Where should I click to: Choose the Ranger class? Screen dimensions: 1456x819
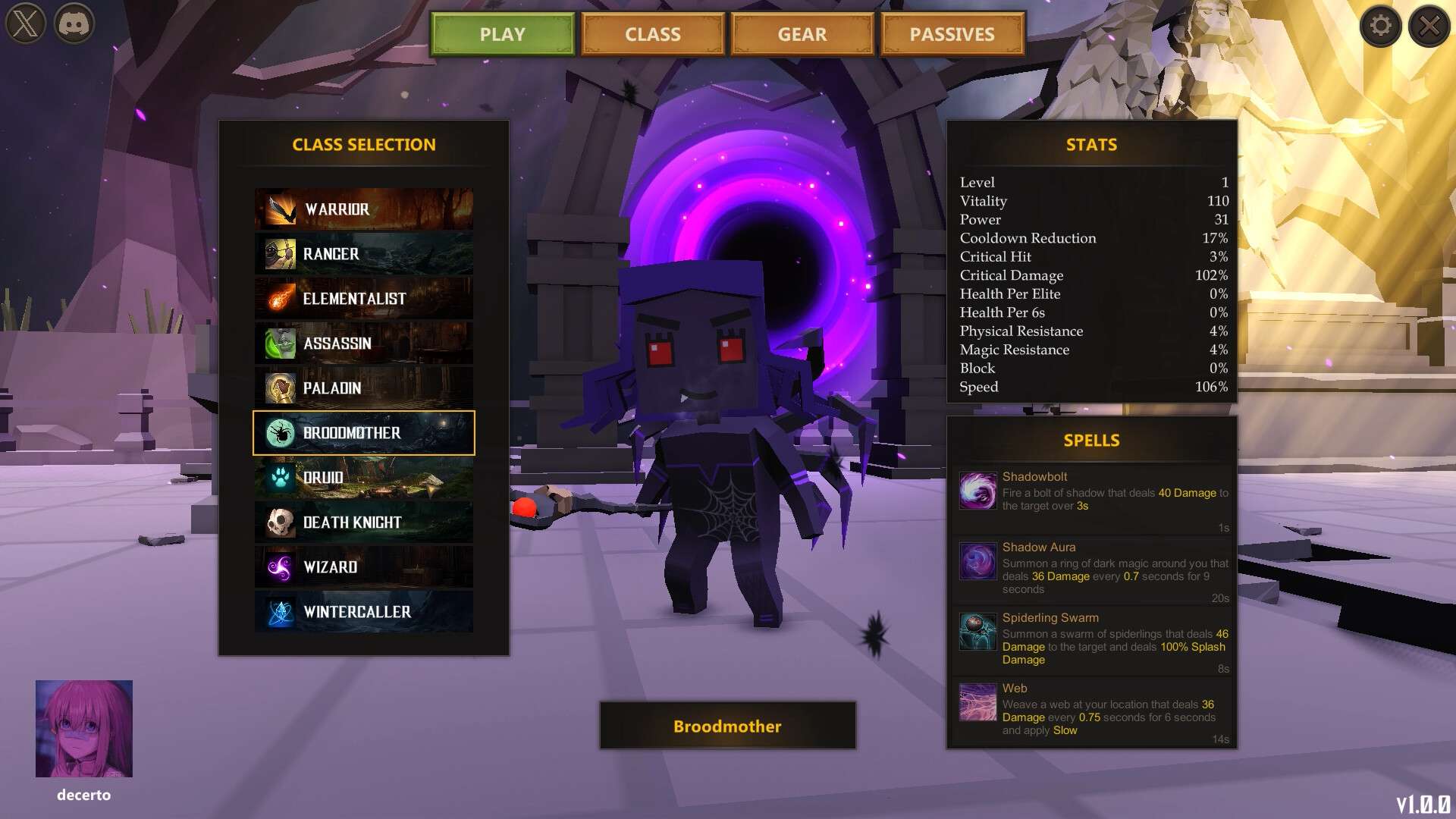(364, 254)
